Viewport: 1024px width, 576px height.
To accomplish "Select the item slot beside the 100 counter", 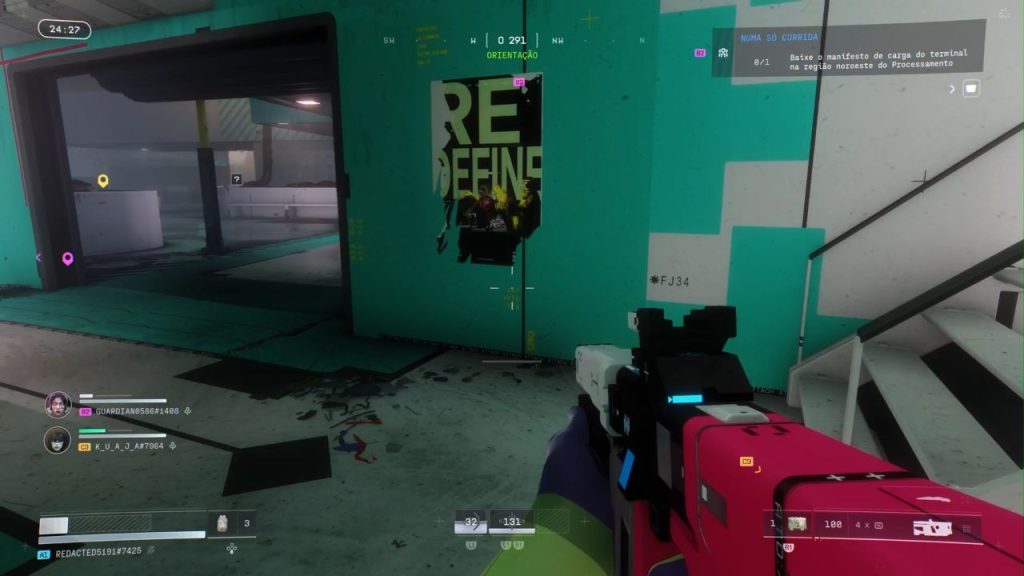I will pos(797,524).
